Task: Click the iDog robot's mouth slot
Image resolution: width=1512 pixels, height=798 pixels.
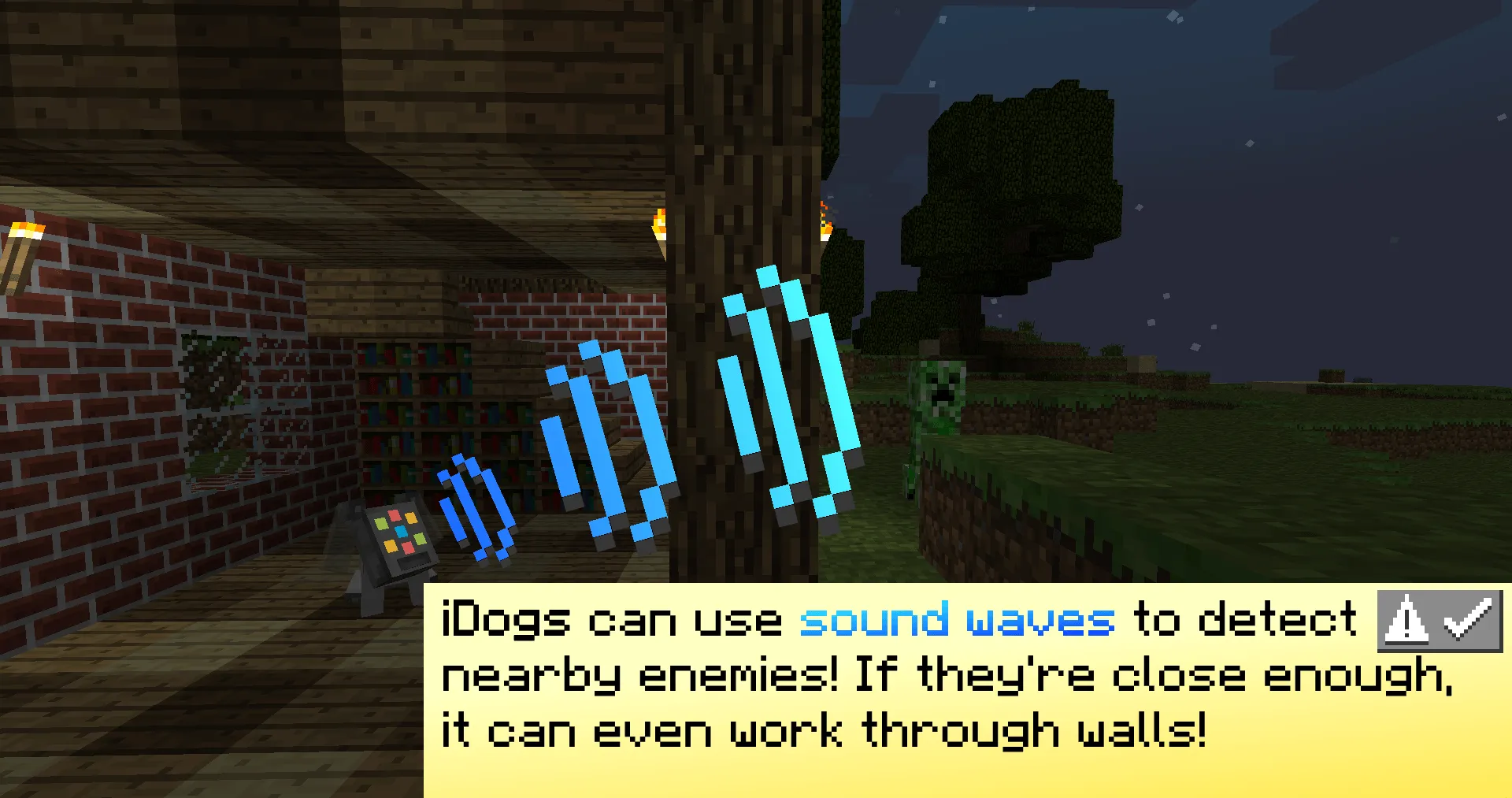Action: 413,563
